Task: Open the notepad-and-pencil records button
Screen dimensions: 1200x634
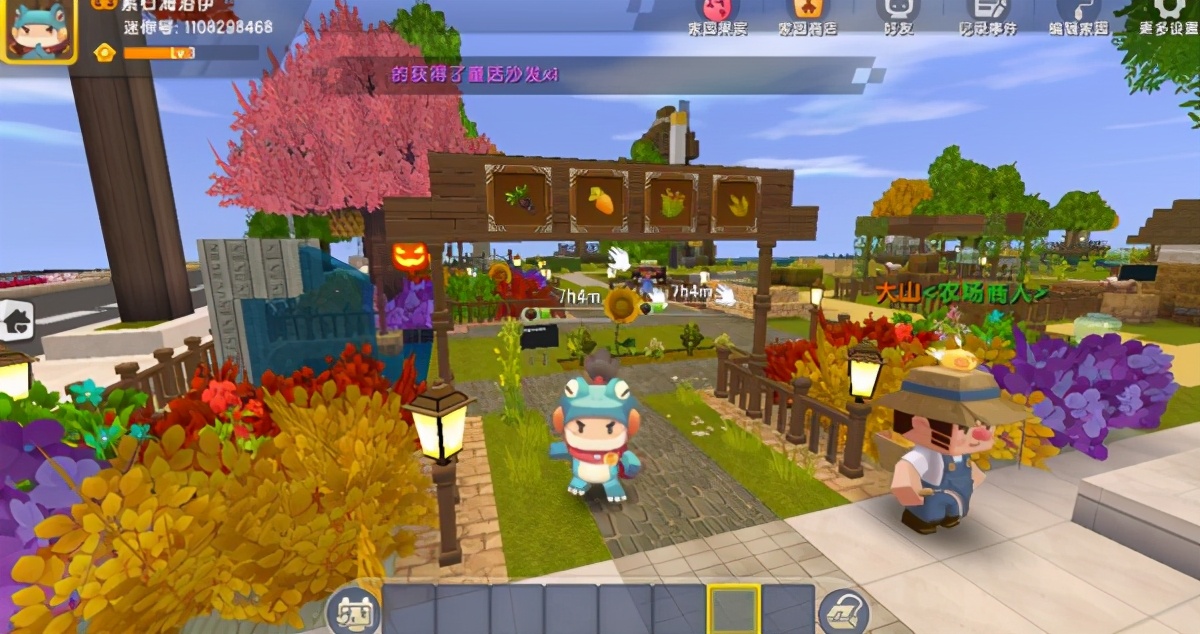Action: [x=987, y=14]
